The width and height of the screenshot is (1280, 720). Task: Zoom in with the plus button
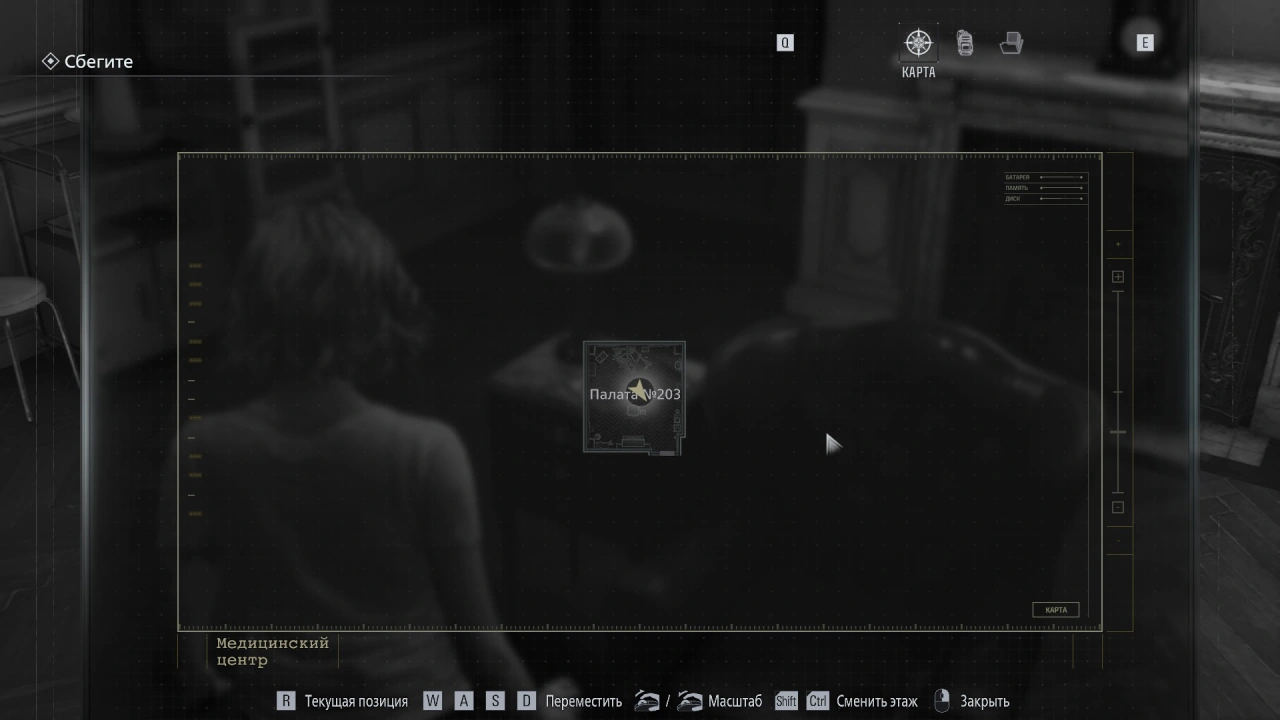click(x=1118, y=277)
